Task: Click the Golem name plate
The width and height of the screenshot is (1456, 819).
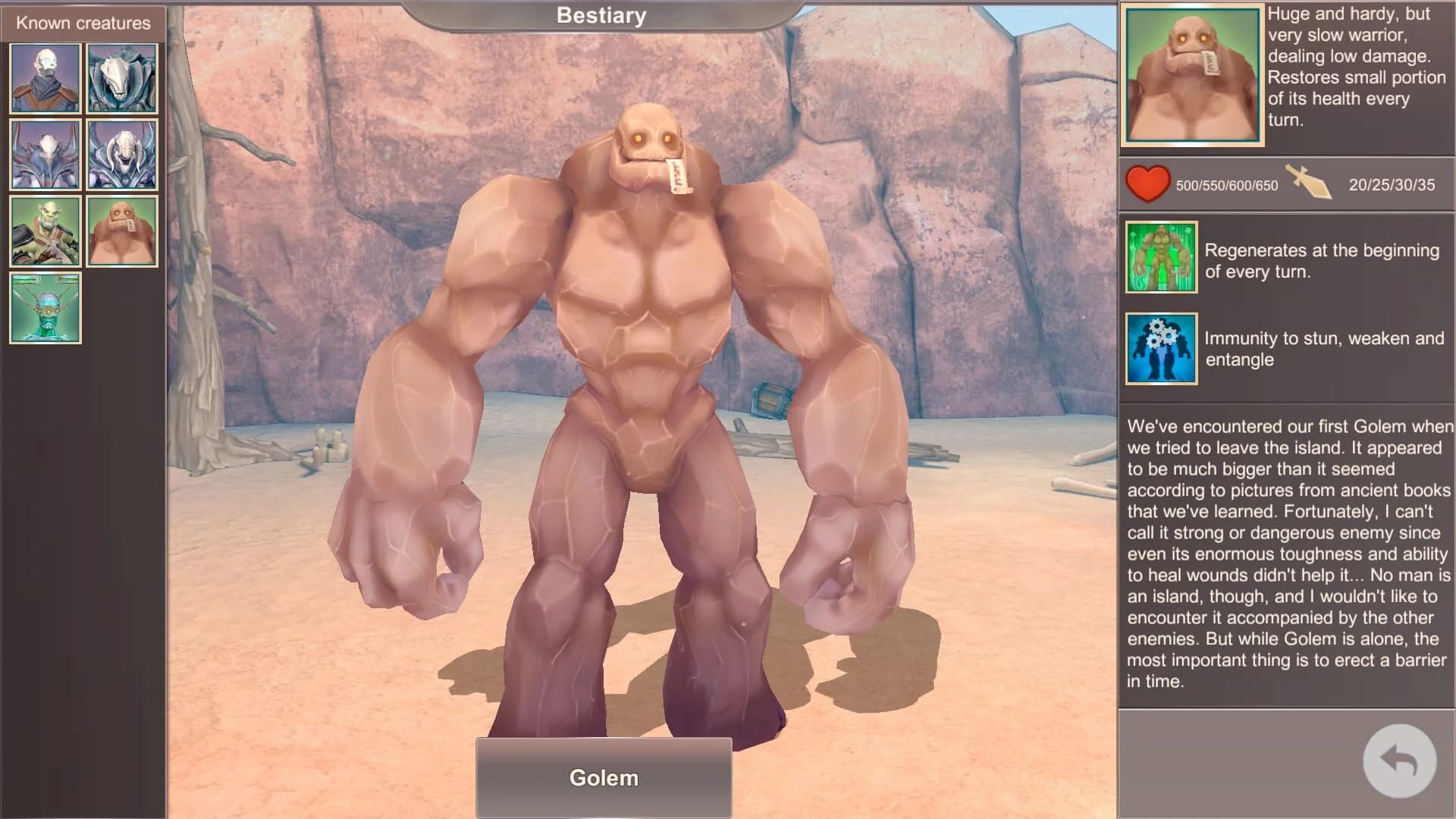Action: 604,777
